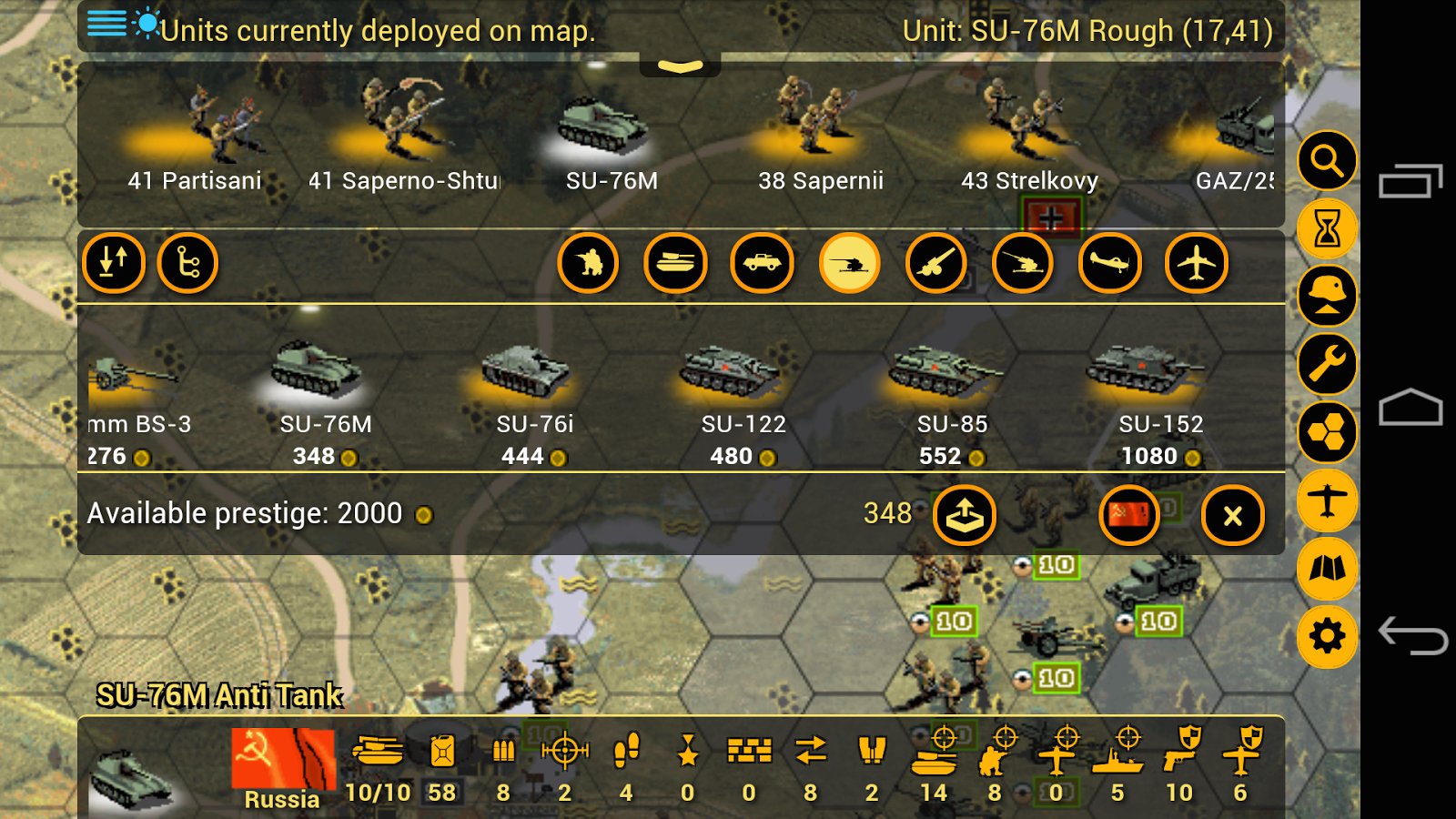Image resolution: width=1456 pixels, height=819 pixels.
Task: Buy the selected unit for 348
Action: click(964, 516)
